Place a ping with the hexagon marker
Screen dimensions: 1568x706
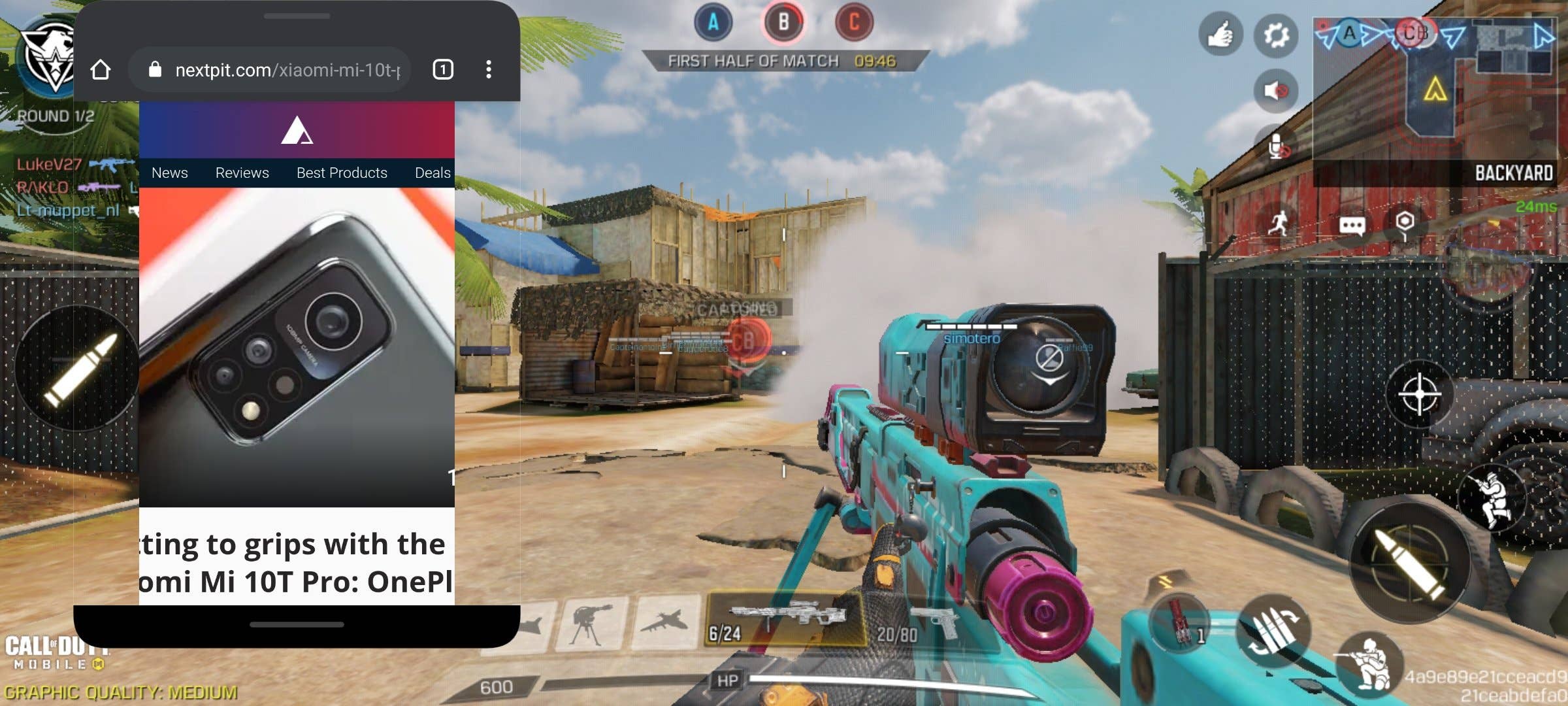1405,223
